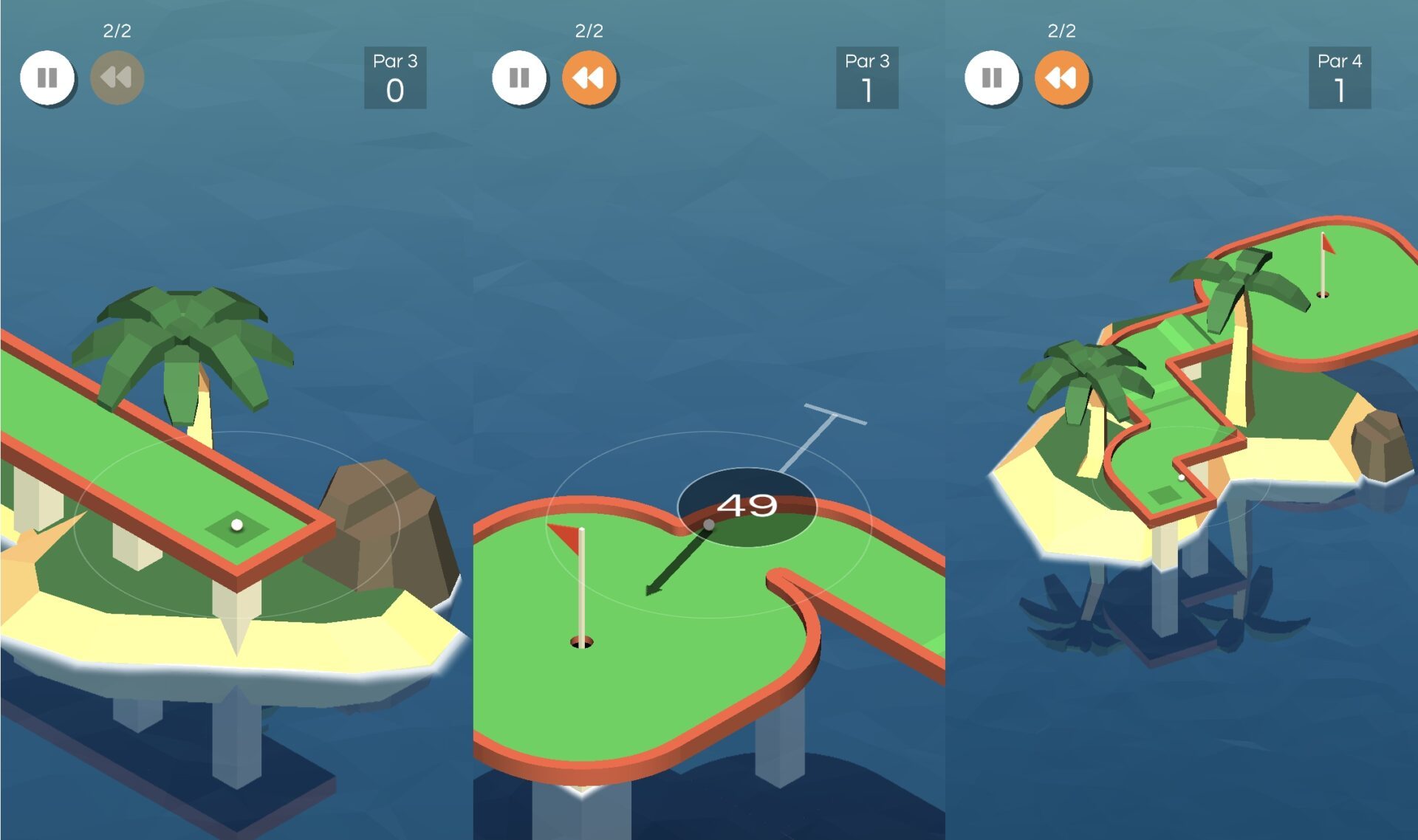
Task: Pause the game beside the grayed-out rewind button
Action: pyautogui.click(x=47, y=78)
